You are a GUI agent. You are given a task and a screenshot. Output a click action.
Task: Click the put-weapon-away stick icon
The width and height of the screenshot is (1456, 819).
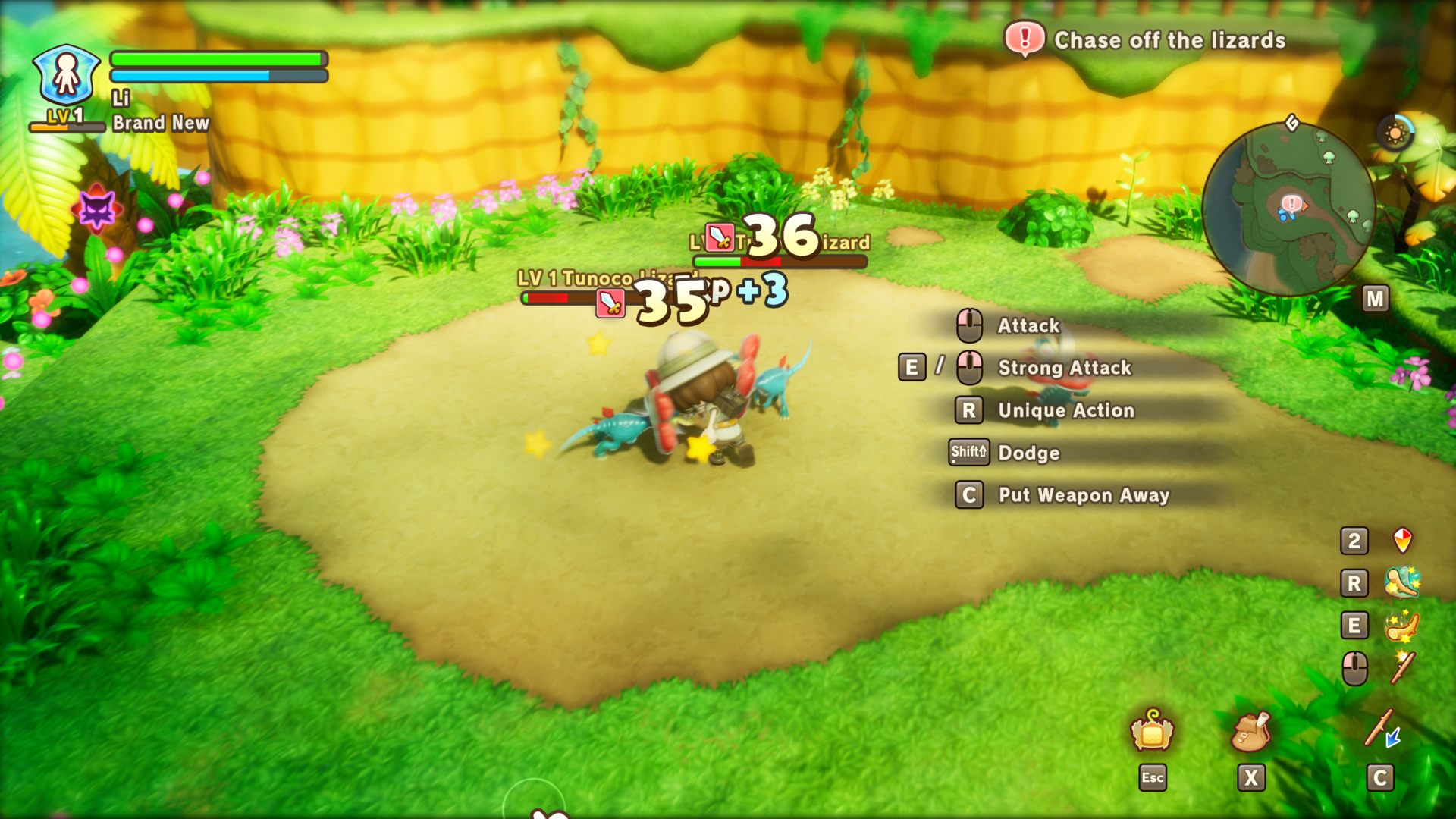point(1381,730)
